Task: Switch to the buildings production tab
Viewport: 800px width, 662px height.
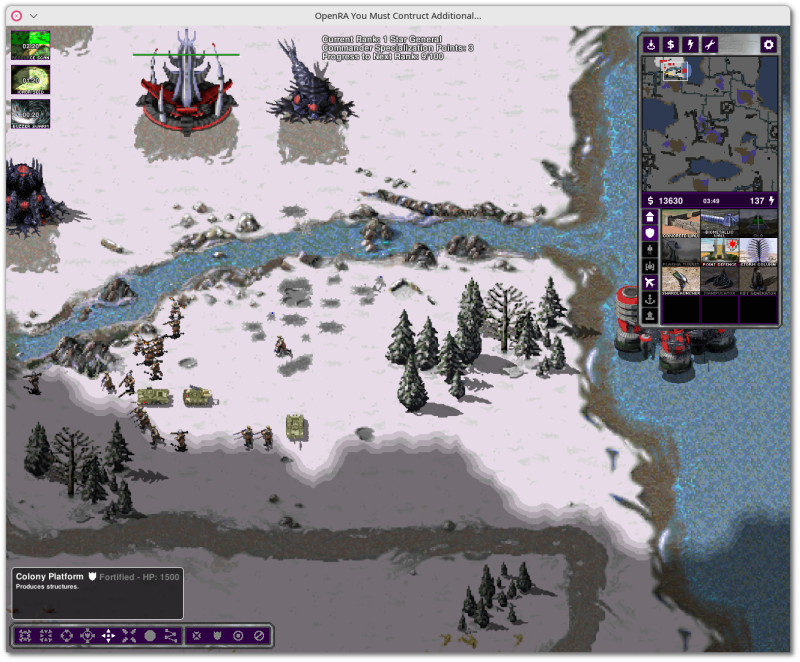Action: [649, 216]
